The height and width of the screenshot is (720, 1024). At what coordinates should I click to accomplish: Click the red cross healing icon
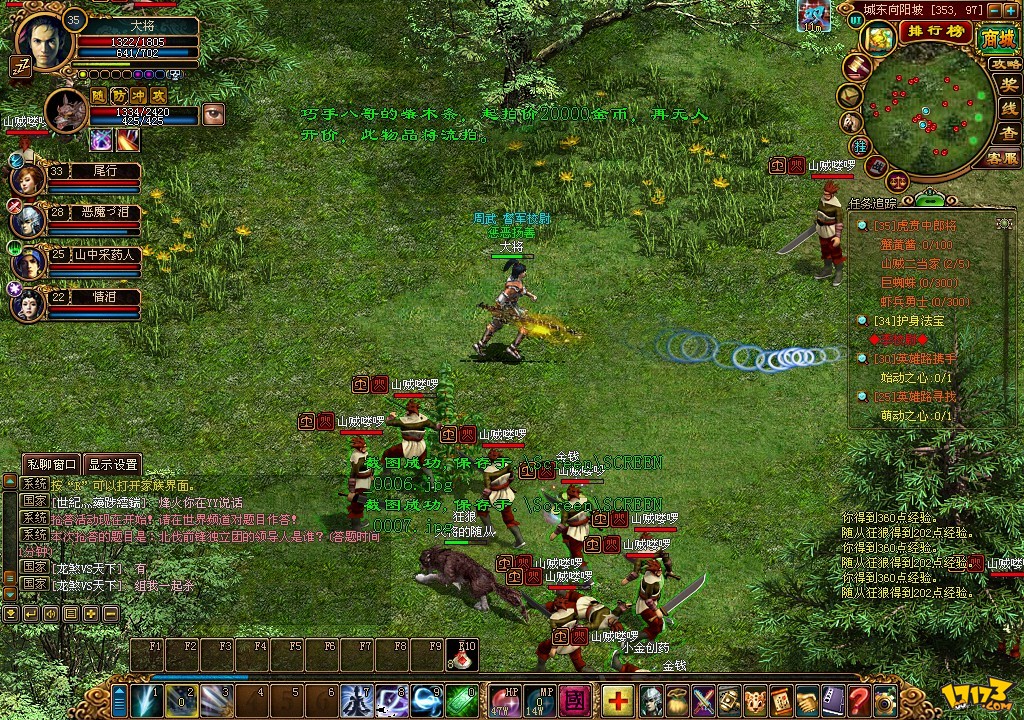[618, 698]
